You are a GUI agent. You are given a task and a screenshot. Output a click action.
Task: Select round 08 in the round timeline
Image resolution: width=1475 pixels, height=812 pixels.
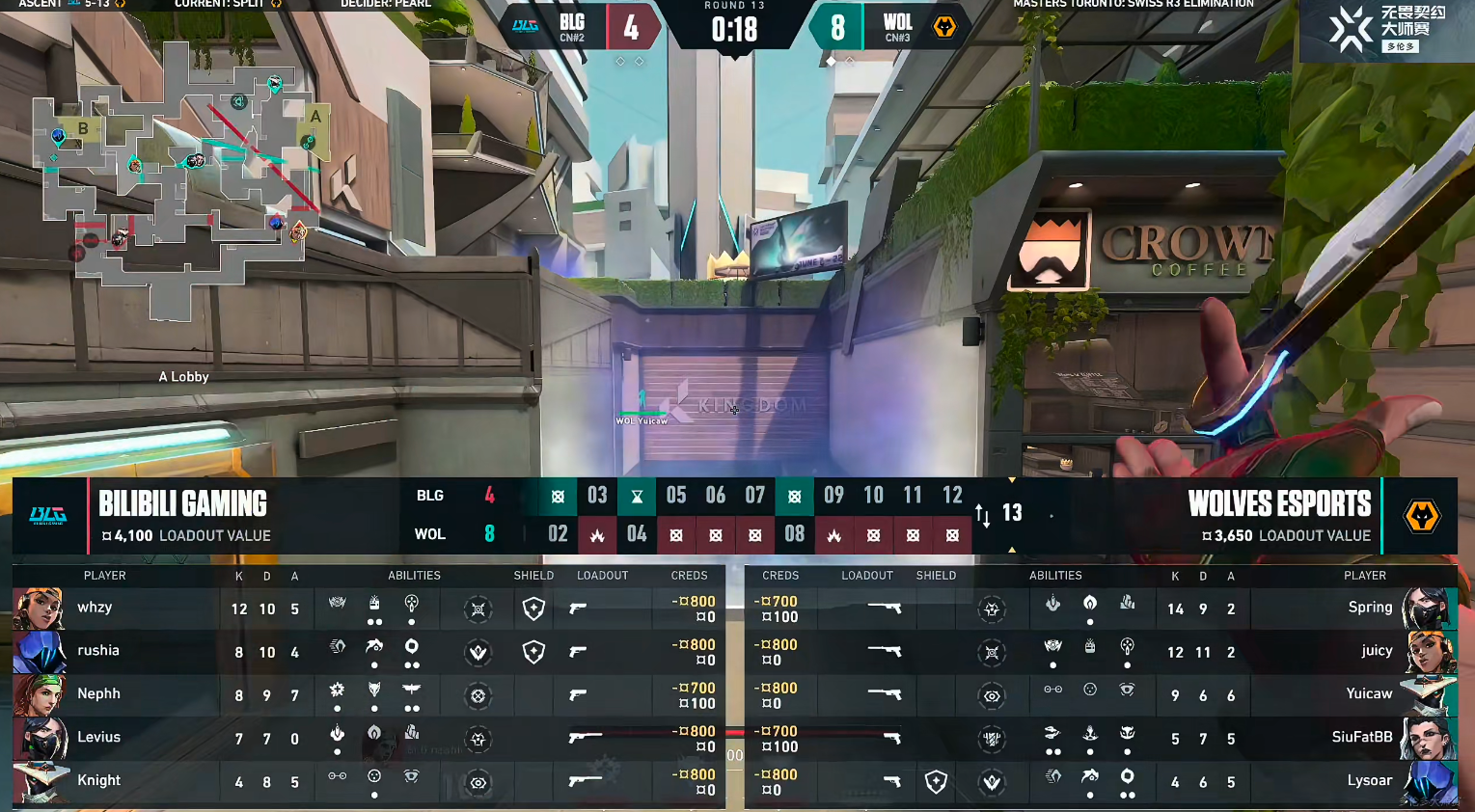794,533
